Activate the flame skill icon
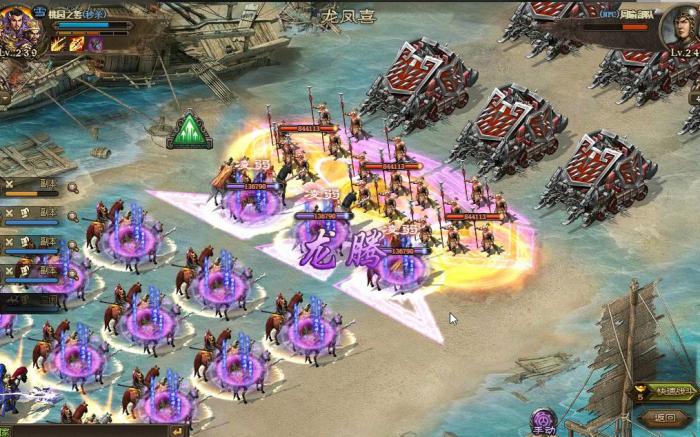 (59, 44)
